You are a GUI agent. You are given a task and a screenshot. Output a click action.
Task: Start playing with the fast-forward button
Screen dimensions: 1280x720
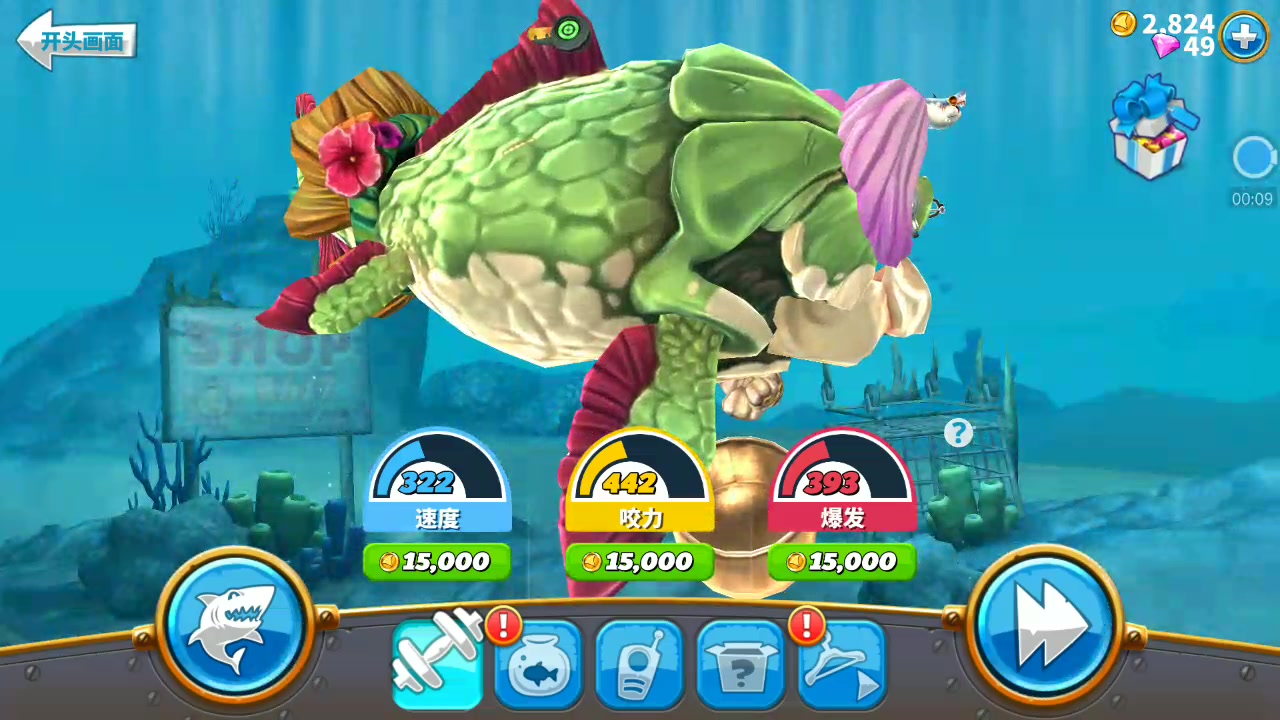point(1044,624)
